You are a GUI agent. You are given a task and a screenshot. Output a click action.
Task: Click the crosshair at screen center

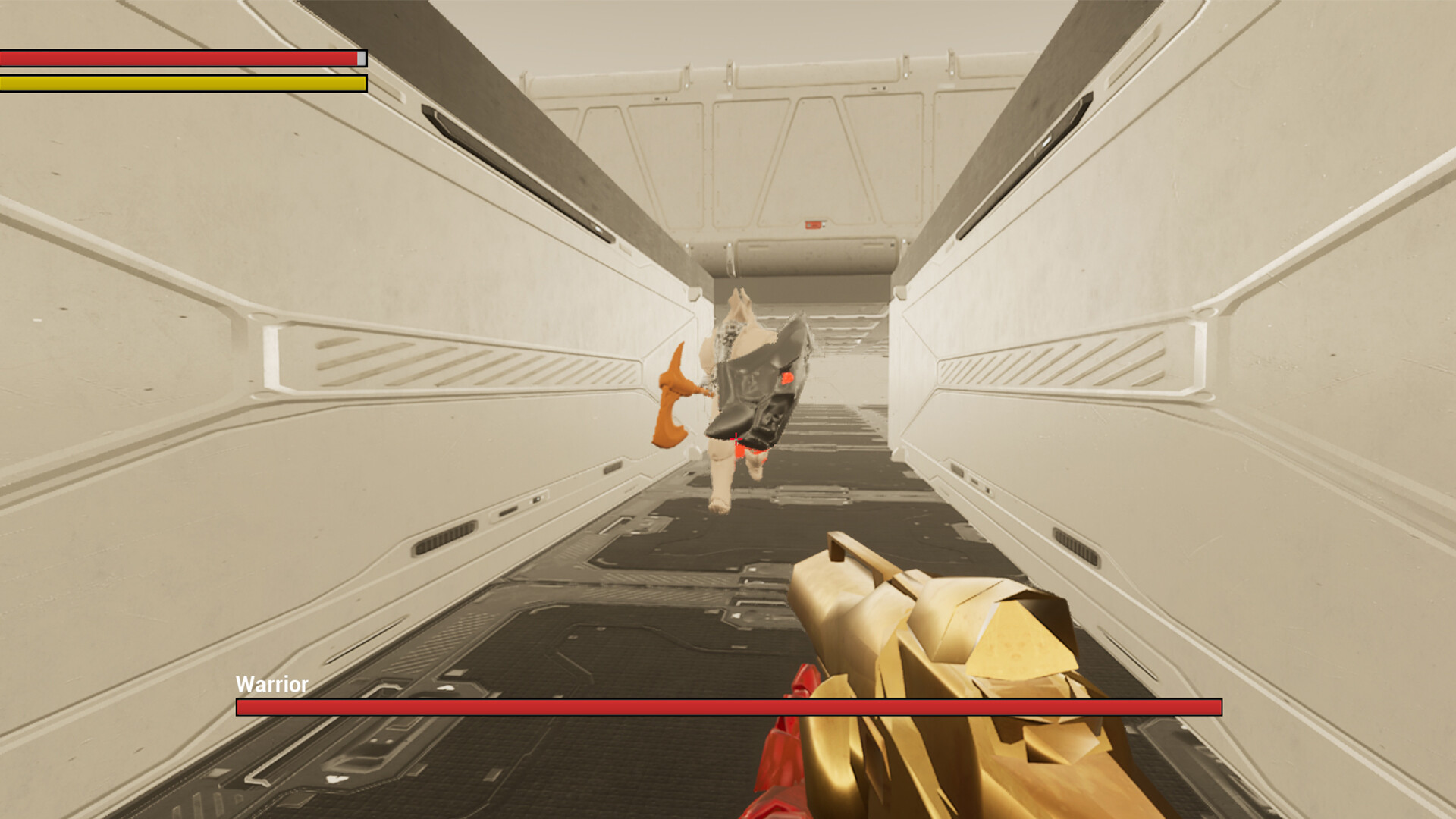point(736,438)
